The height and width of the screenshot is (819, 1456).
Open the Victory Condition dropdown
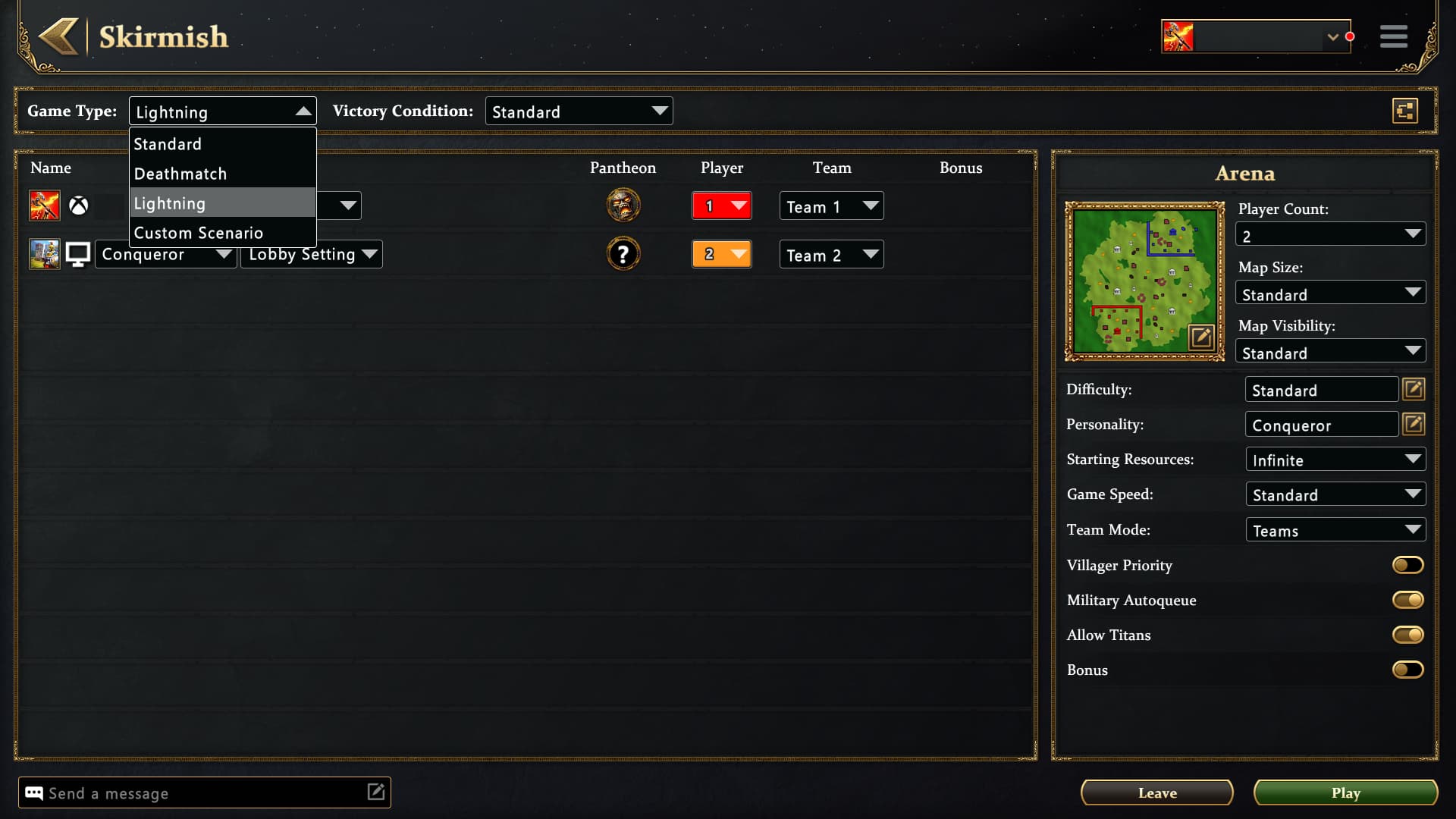point(579,111)
